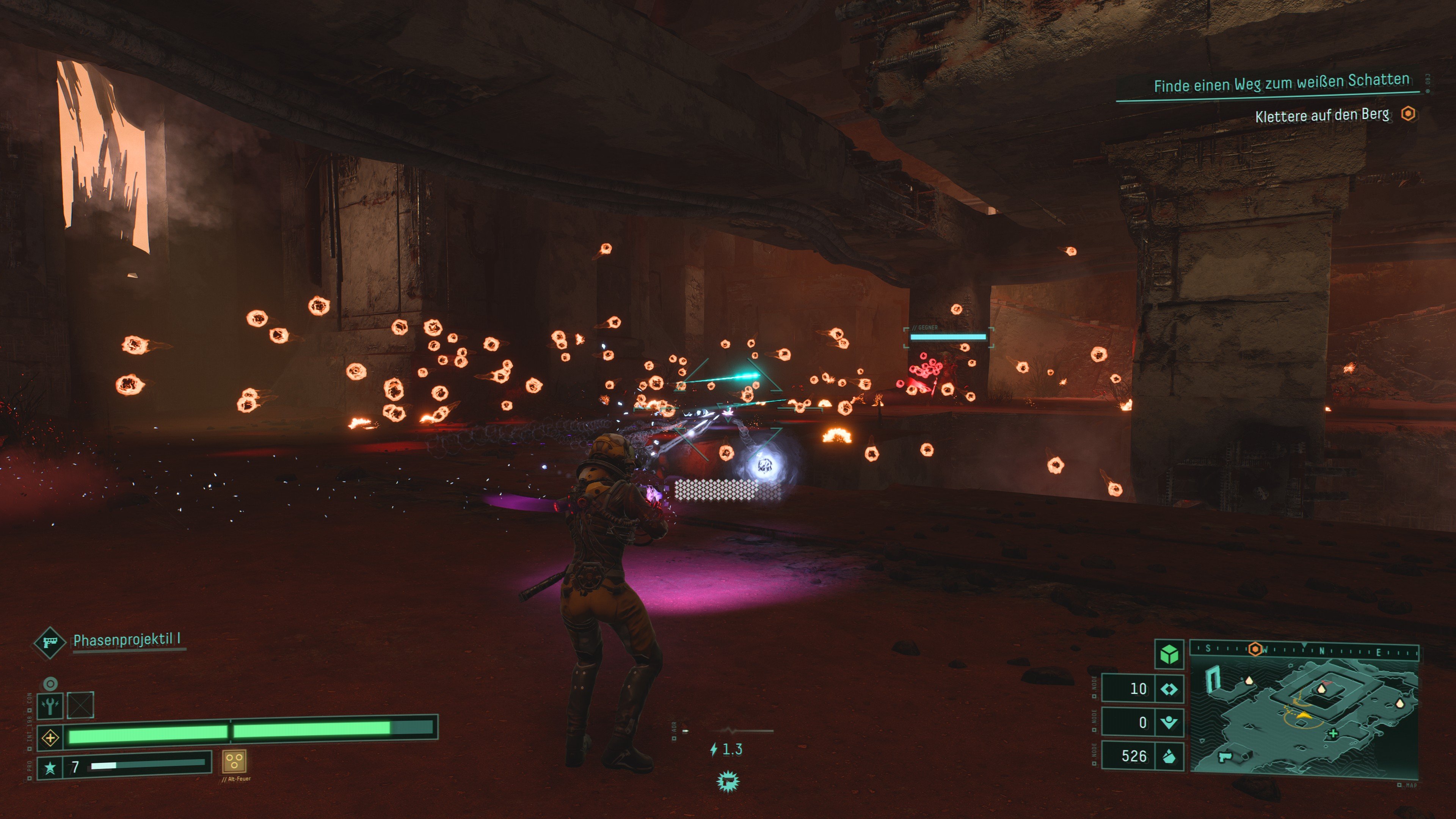Viewport: 1456px width, 819px height.
Task: Click the orange objective hexagon on the compass
Action: click(x=1255, y=649)
